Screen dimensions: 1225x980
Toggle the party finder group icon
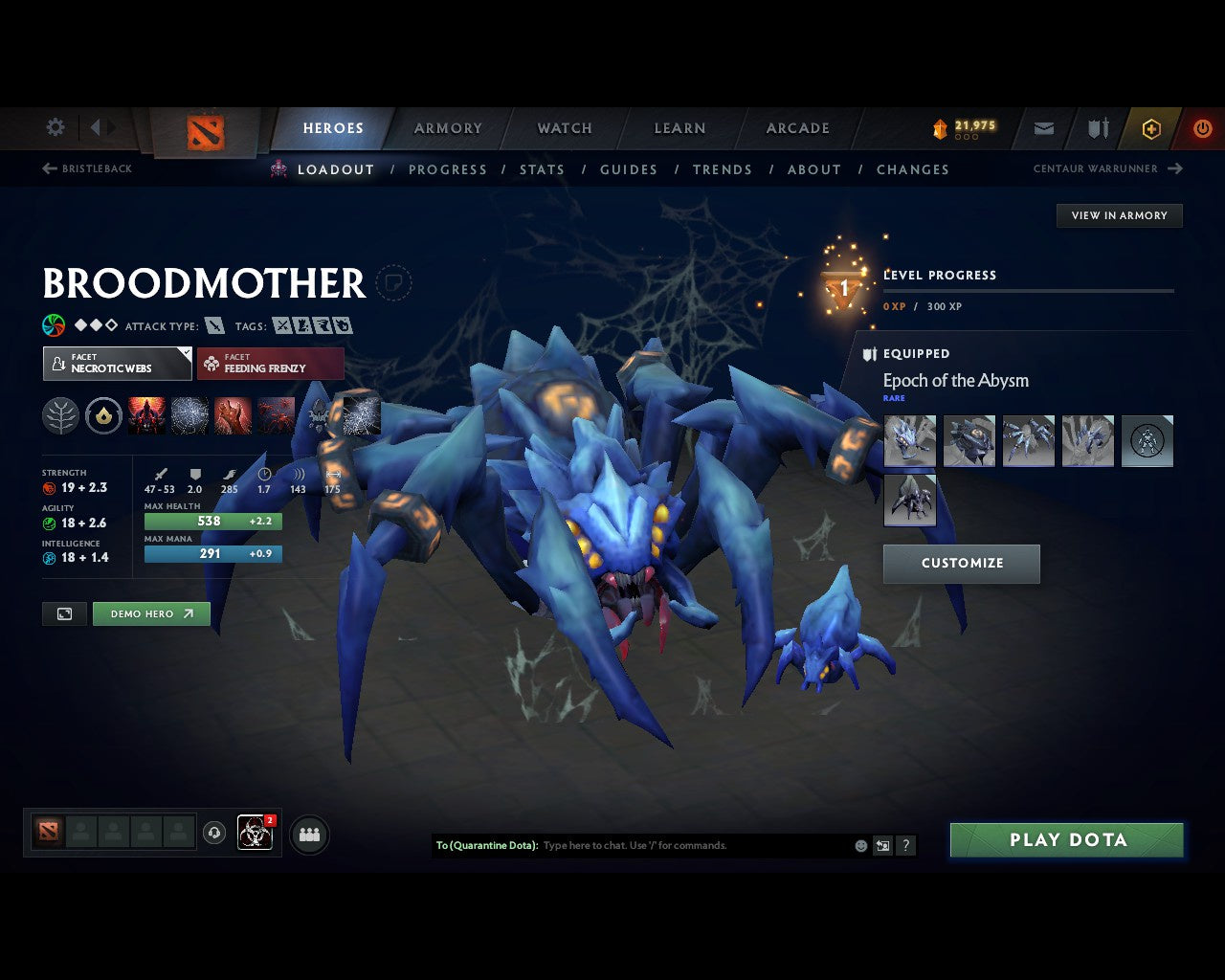(x=309, y=834)
